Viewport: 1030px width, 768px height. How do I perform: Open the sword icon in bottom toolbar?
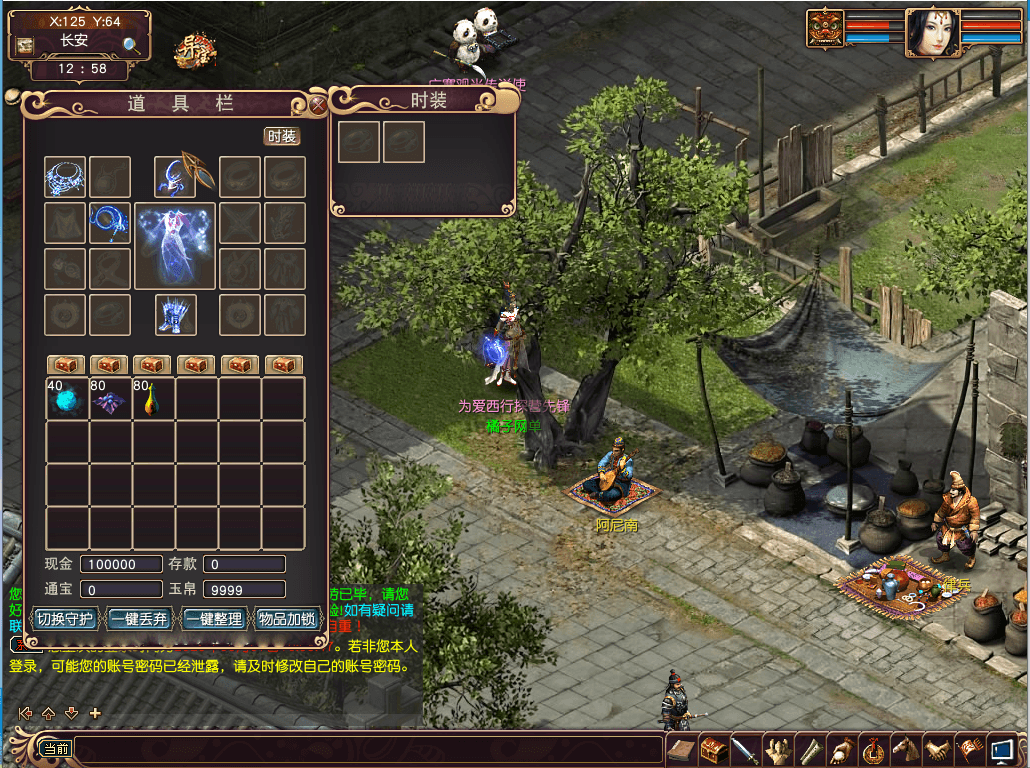(745, 750)
